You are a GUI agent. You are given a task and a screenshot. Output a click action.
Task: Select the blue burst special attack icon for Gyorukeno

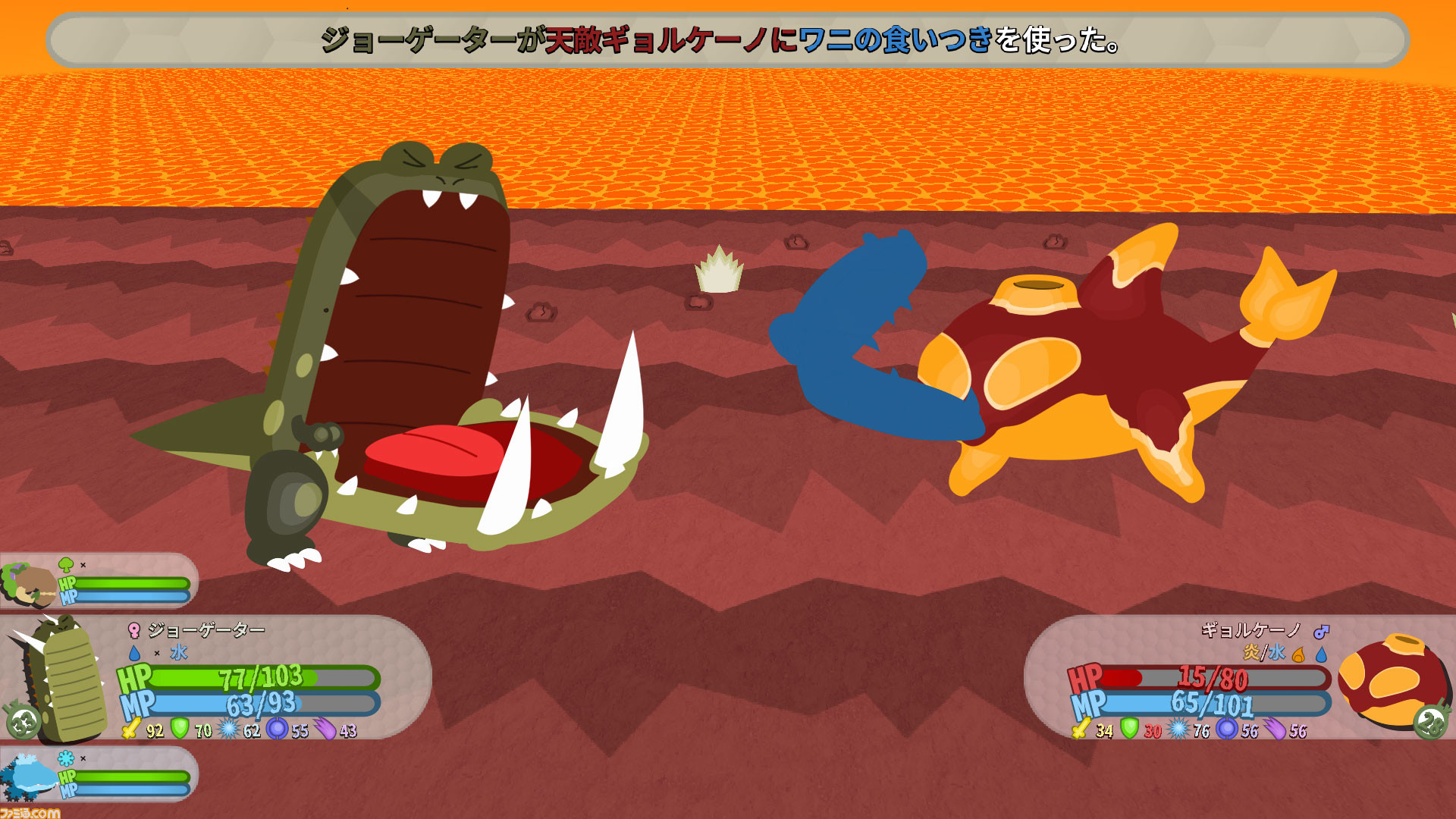1178,729
